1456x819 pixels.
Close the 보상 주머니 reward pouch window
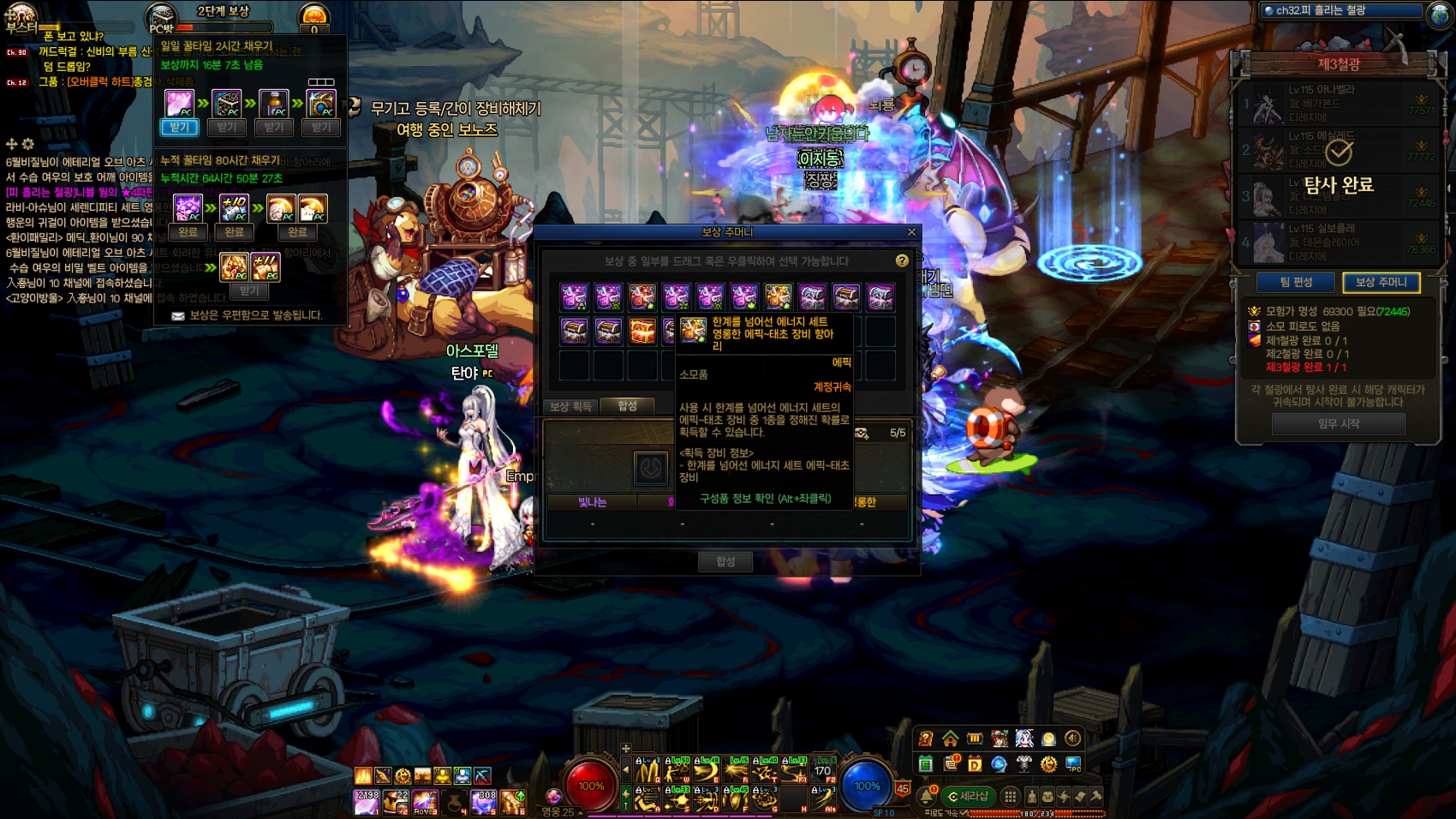[911, 232]
